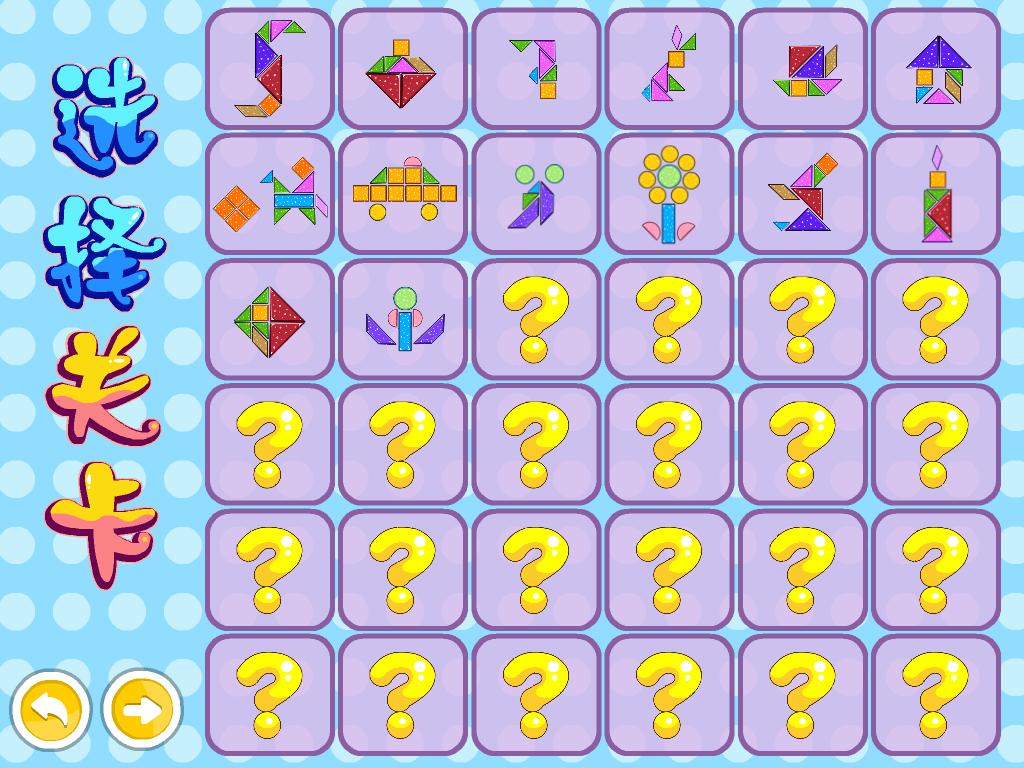Image resolution: width=1024 pixels, height=768 pixels.
Task: Open the level with two green circles
Action: click(536, 194)
